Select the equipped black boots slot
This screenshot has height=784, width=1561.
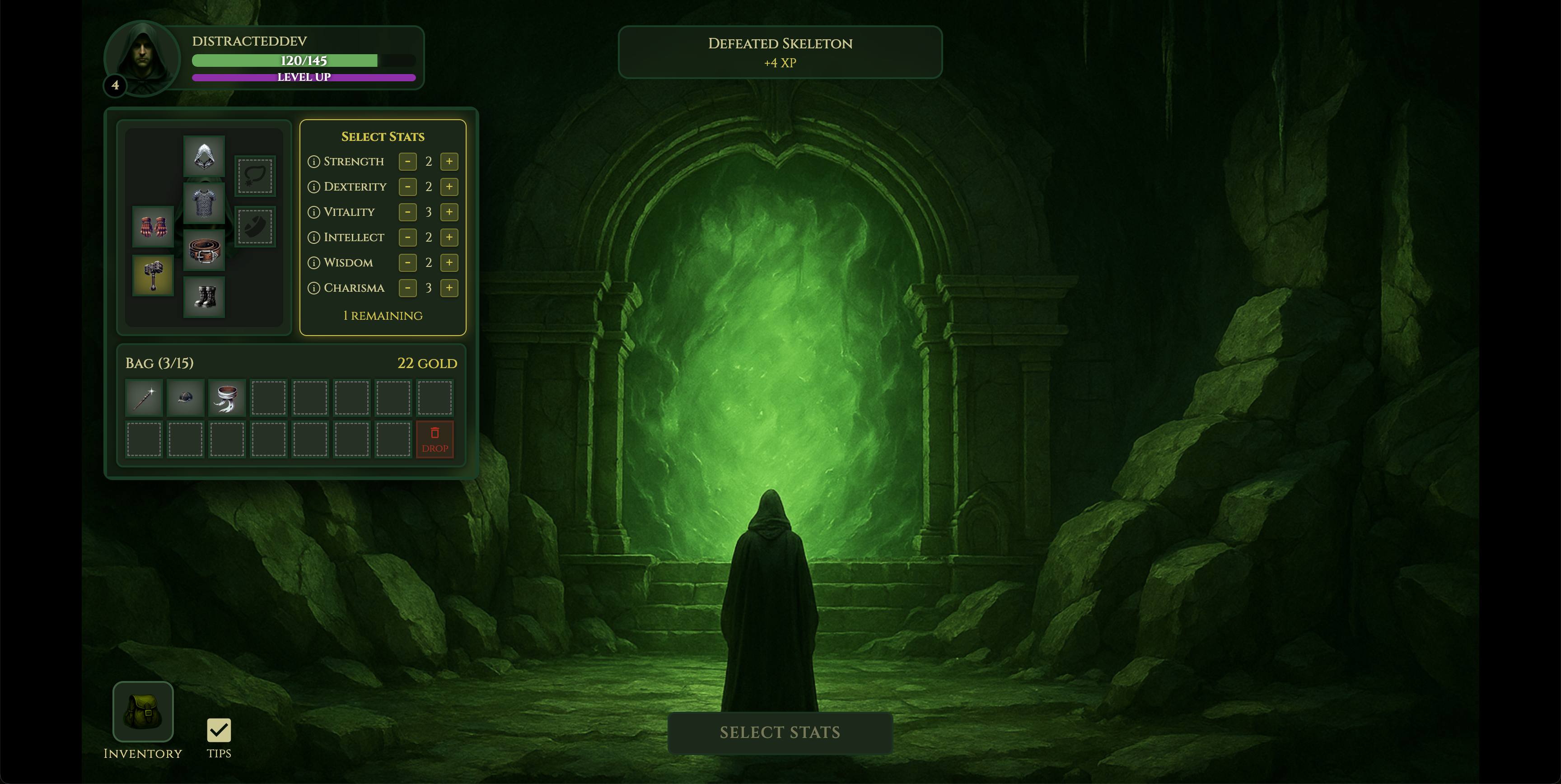click(204, 297)
